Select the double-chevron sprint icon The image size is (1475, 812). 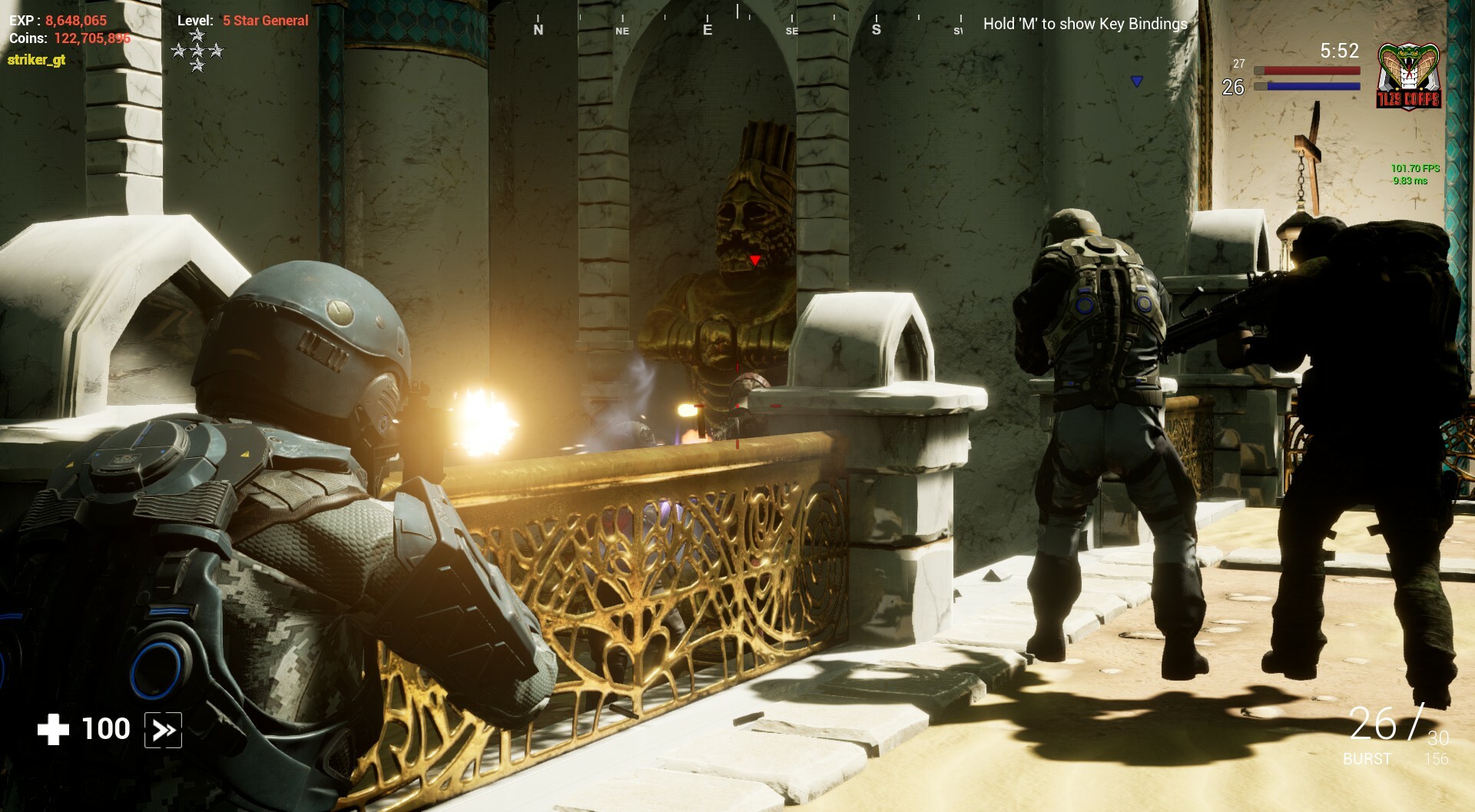pyautogui.click(x=162, y=731)
